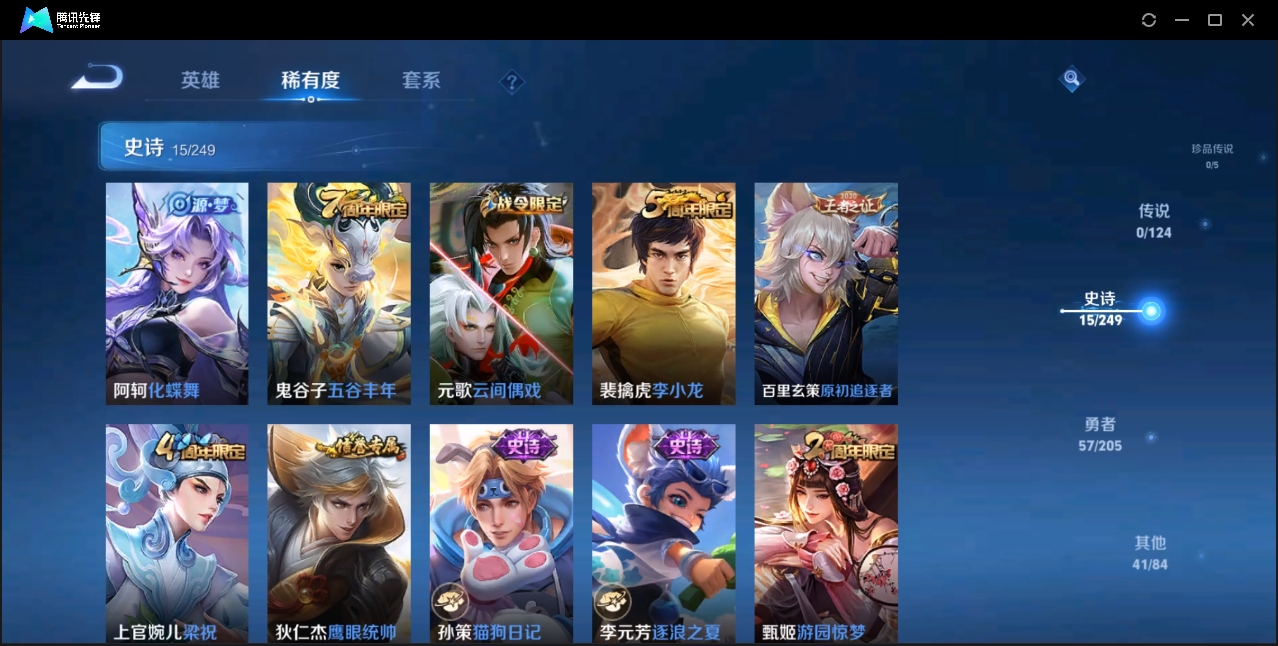Image resolution: width=1278 pixels, height=646 pixels.
Task: Select the 稀有度 tab
Action: tap(310, 80)
